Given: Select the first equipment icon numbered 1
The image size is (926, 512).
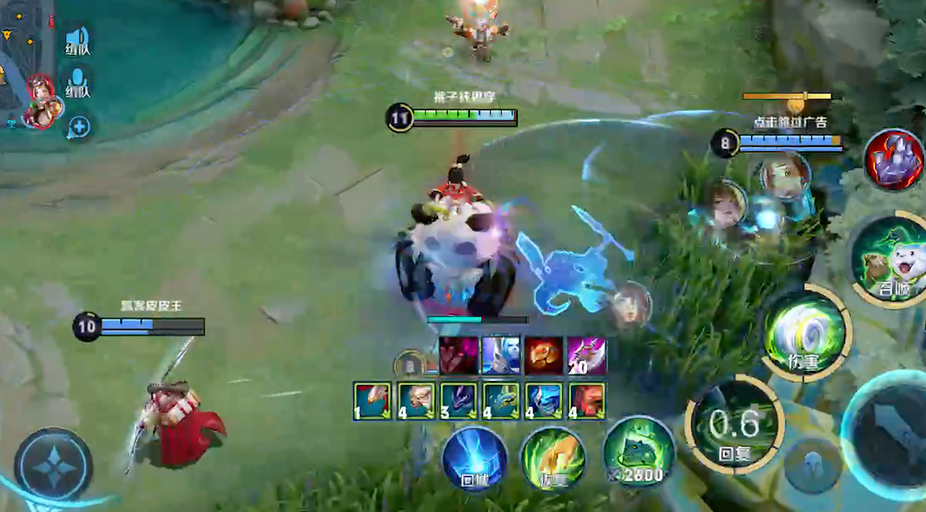Looking at the screenshot, I should [372, 400].
